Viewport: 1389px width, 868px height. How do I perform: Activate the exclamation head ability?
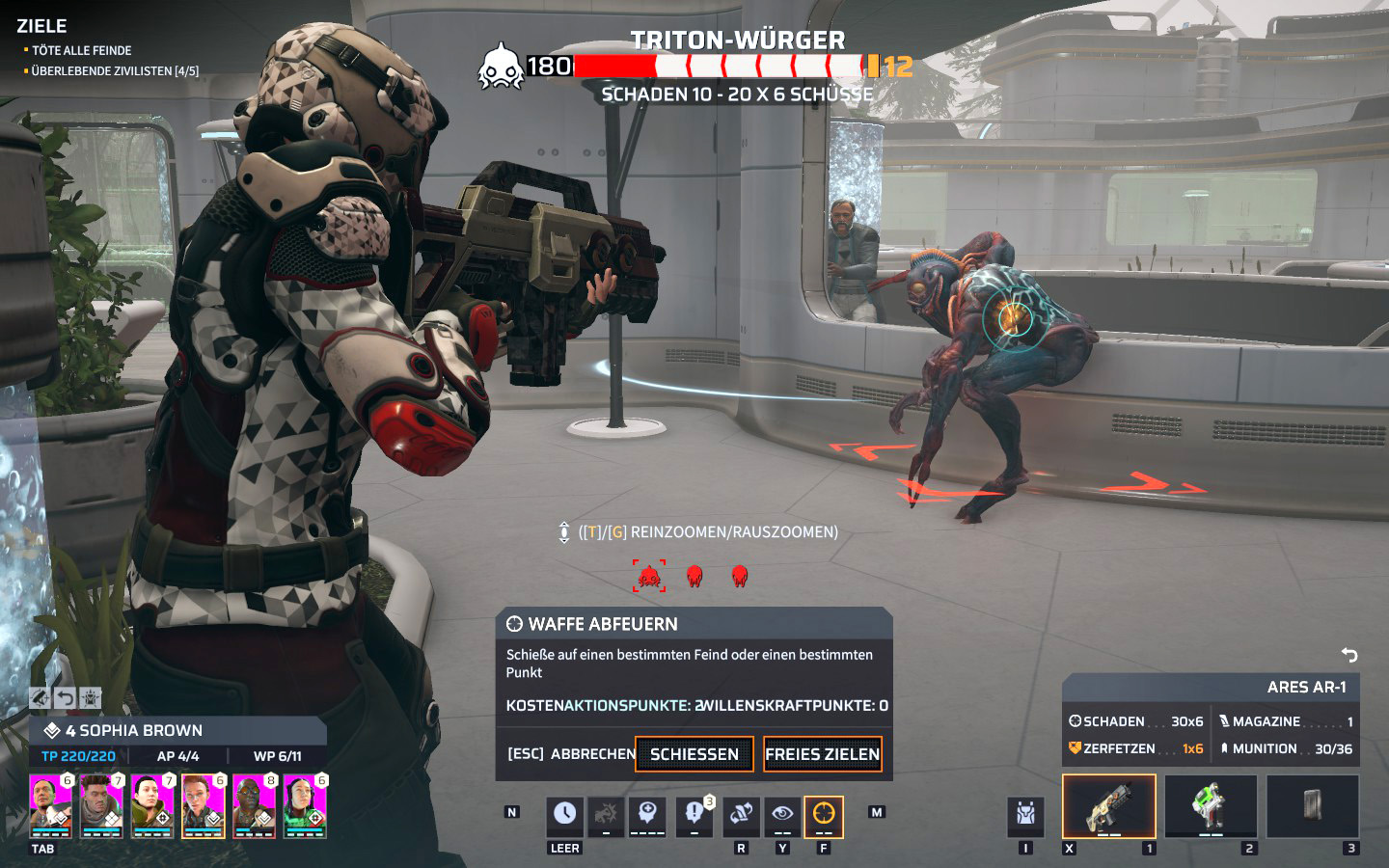pos(693,816)
